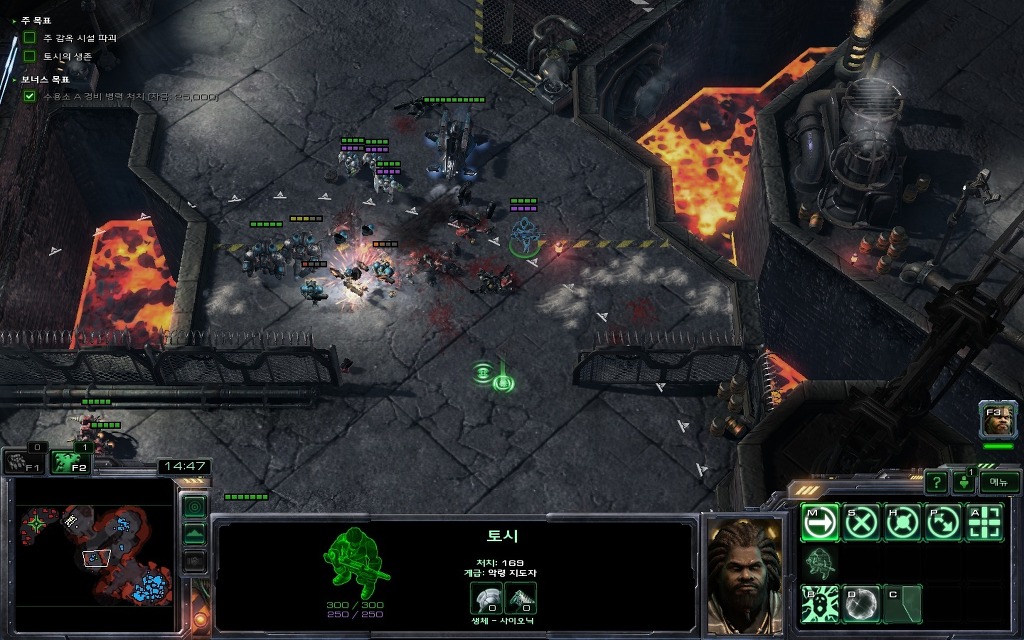Click Tosh's green wireframe unit icon

pyautogui.click(x=357, y=562)
